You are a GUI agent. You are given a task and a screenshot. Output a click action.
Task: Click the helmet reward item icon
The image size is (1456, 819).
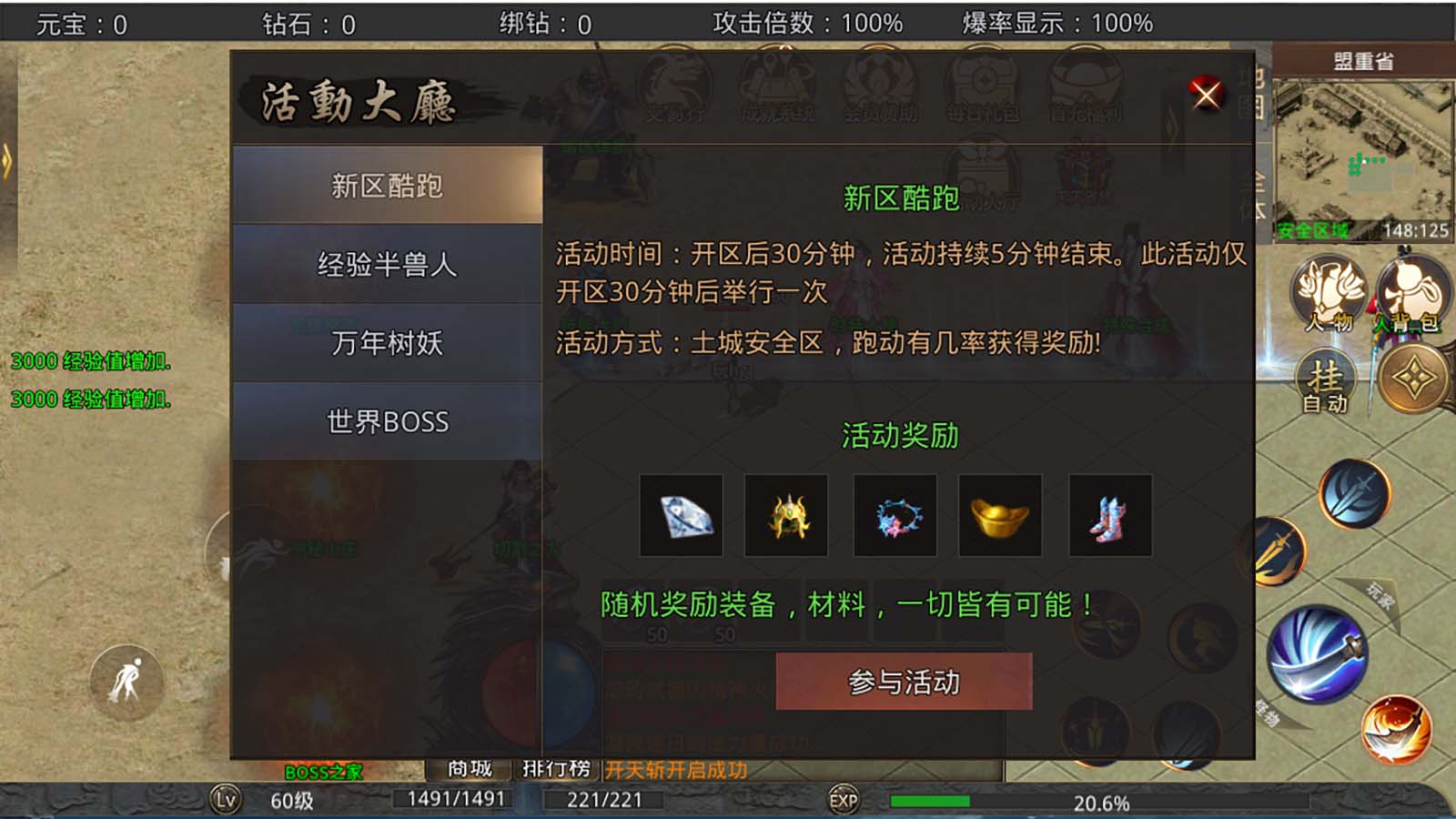point(787,516)
